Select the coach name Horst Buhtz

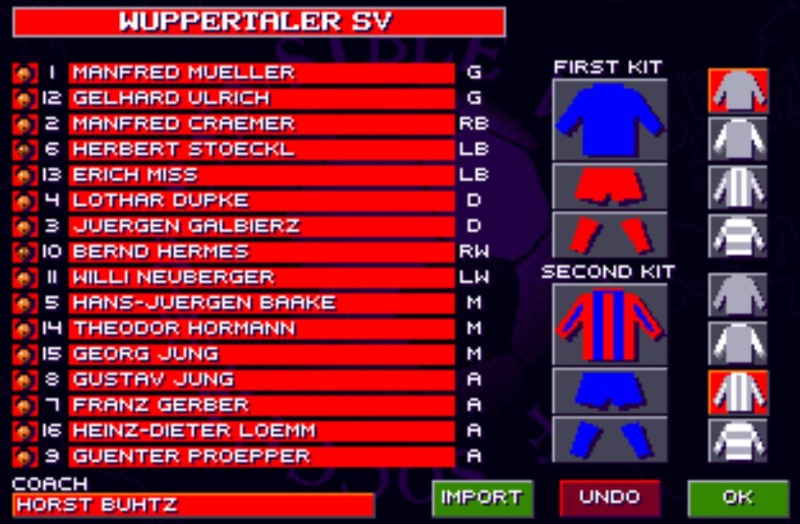(194, 505)
